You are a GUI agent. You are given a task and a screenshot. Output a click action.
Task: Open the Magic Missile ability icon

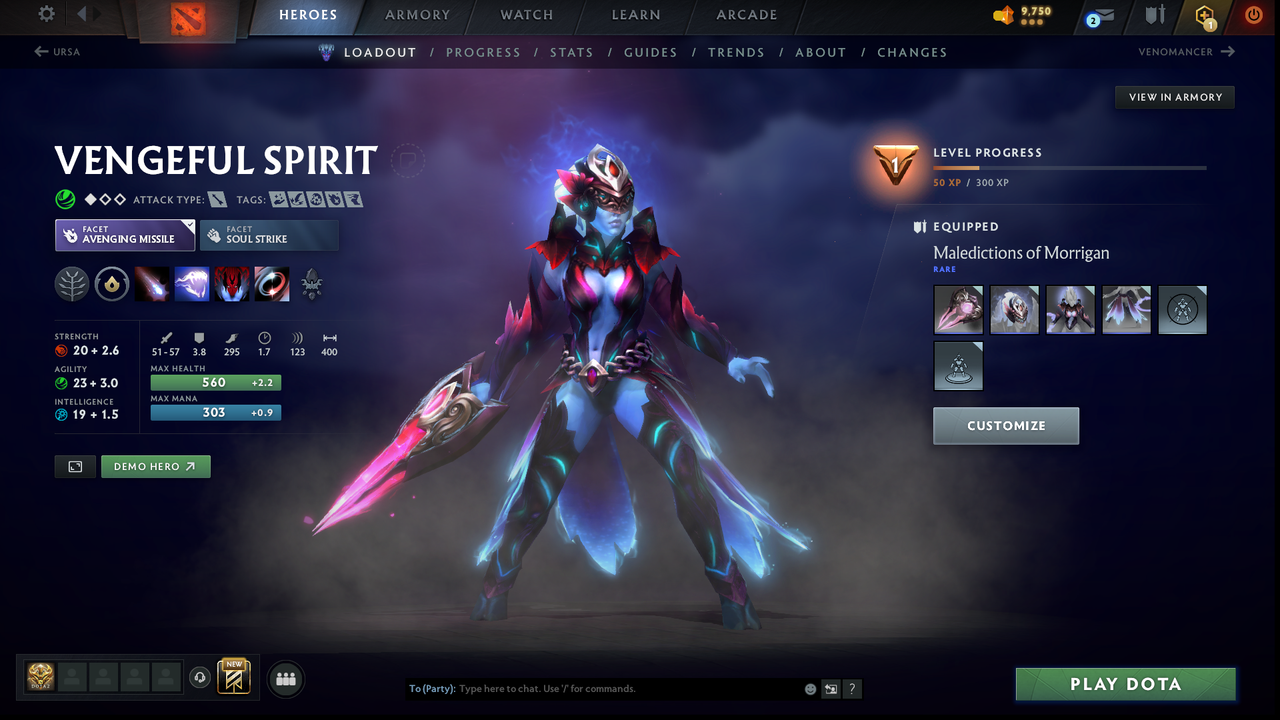point(153,283)
